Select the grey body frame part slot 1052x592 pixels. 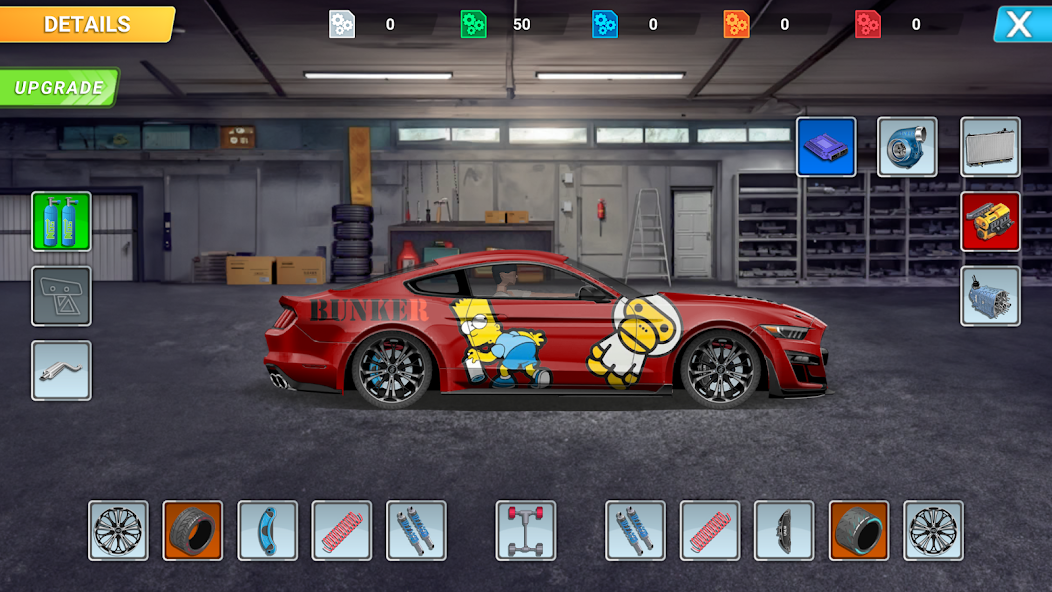[x=61, y=296]
